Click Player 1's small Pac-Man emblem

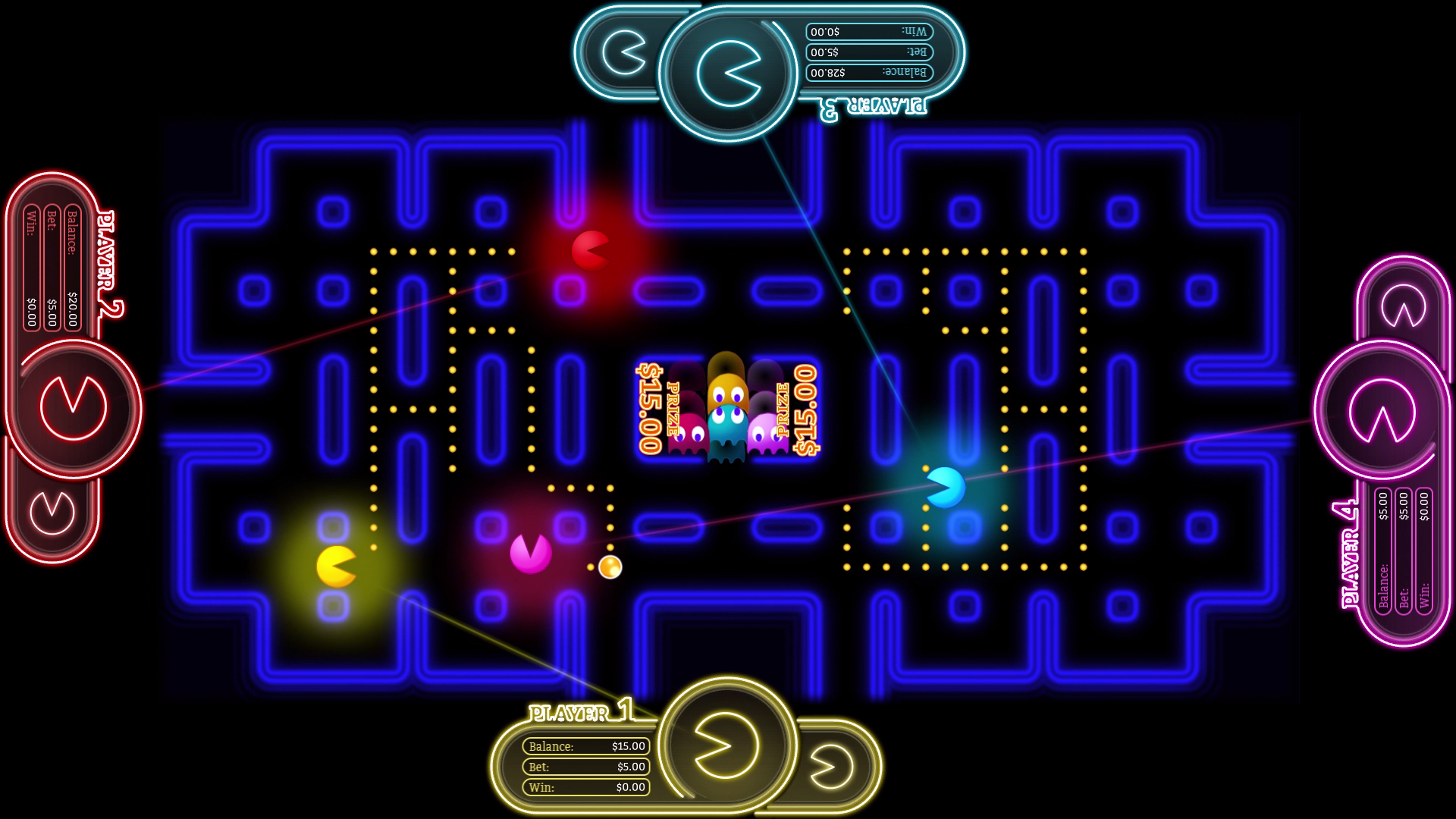[x=831, y=766]
